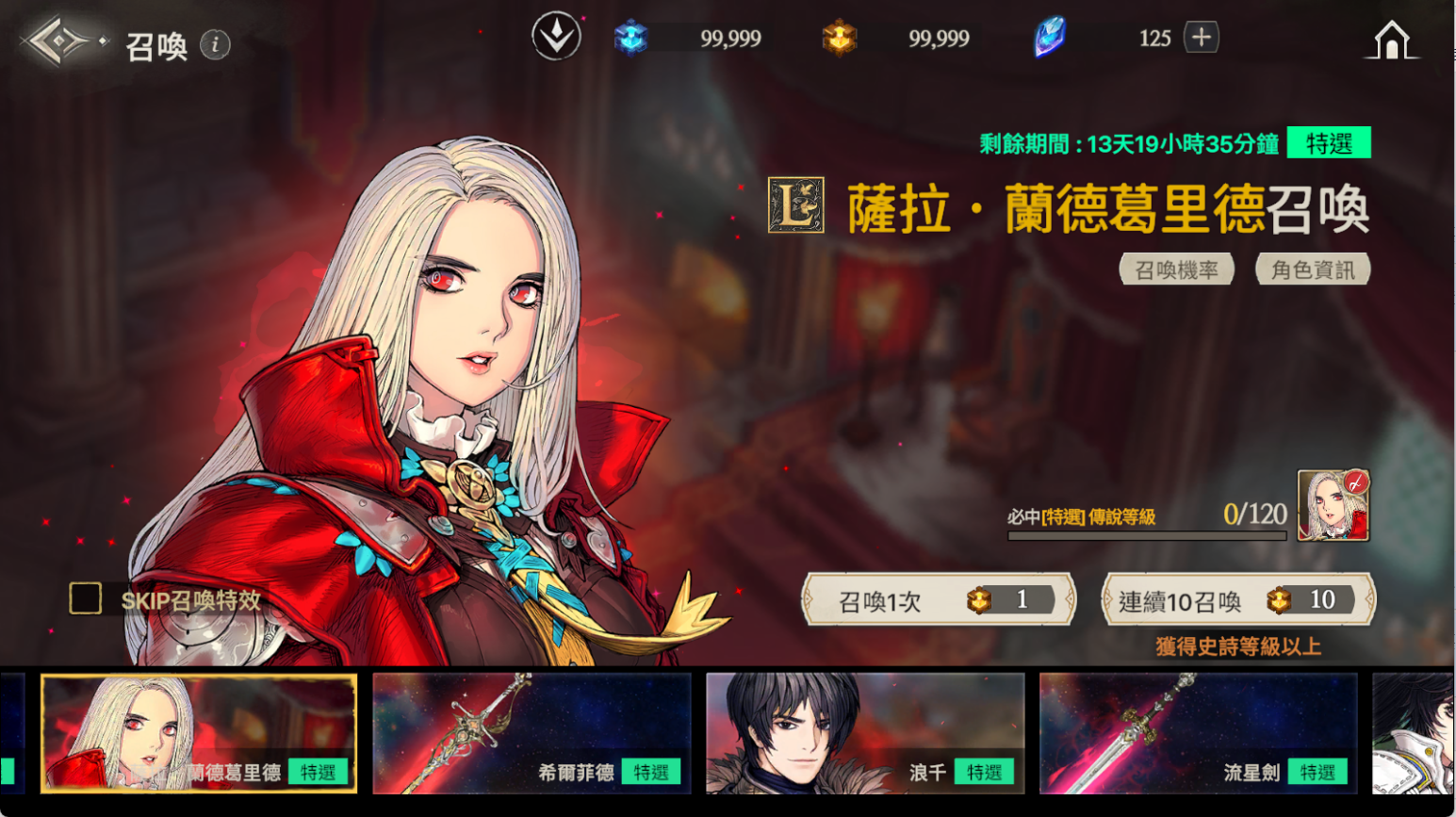
Task: Open 召喚機率 summon rates
Action: point(1176,270)
